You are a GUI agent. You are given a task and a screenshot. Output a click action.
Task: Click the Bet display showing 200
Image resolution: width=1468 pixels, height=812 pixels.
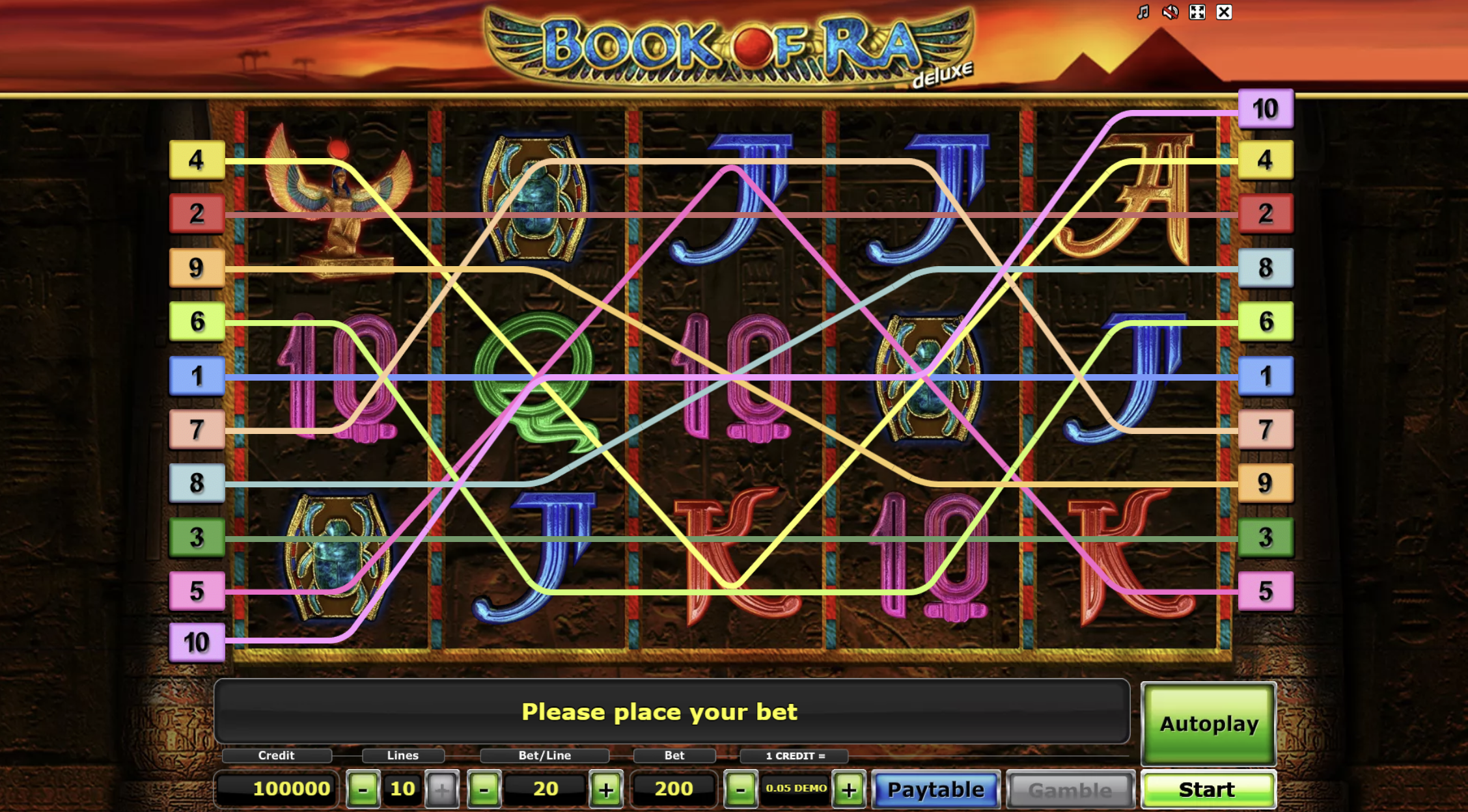tap(674, 789)
